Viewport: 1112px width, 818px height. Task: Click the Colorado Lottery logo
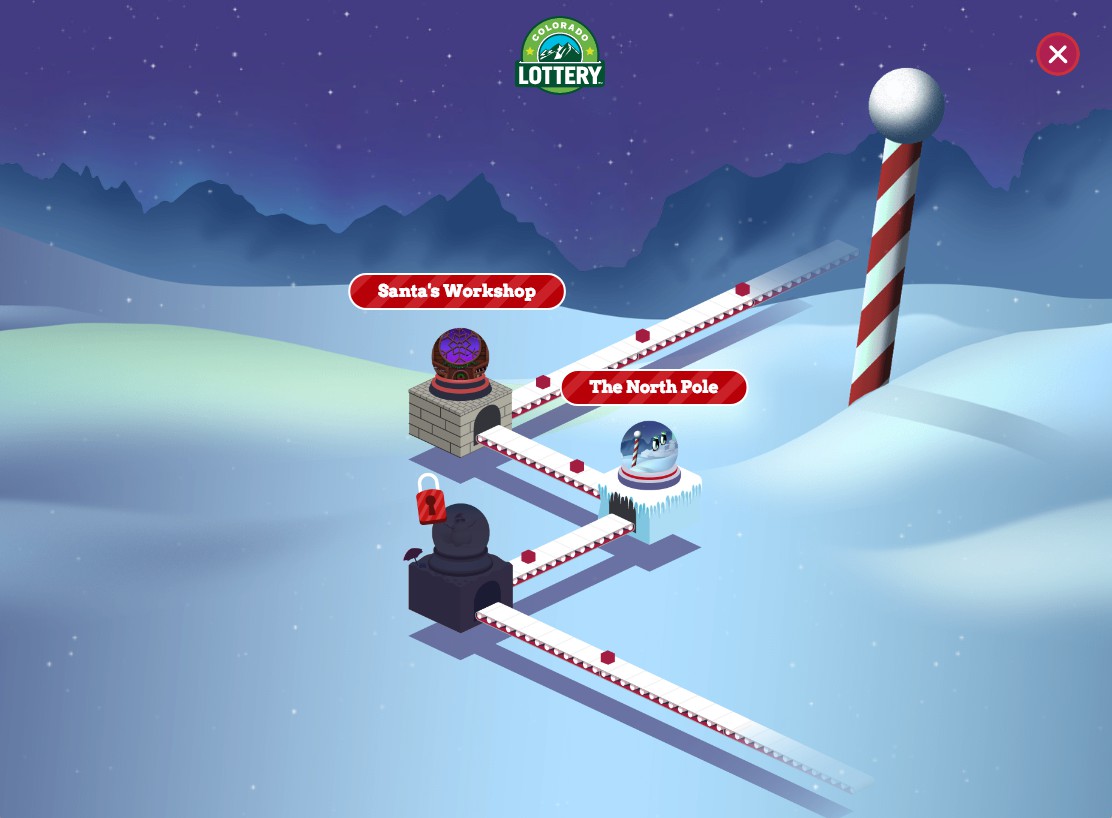[560, 57]
